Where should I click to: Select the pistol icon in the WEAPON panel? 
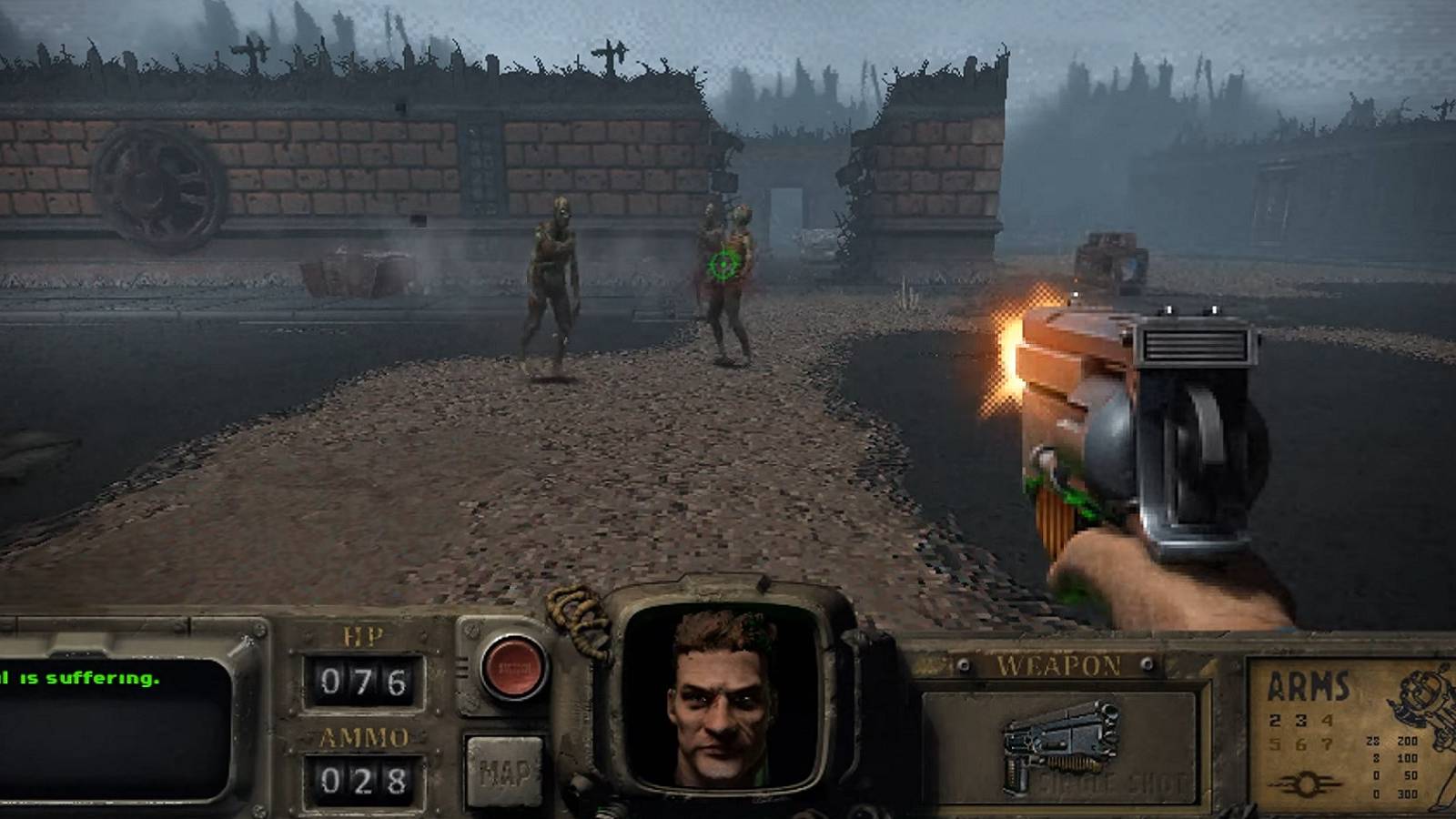tap(1060, 746)
